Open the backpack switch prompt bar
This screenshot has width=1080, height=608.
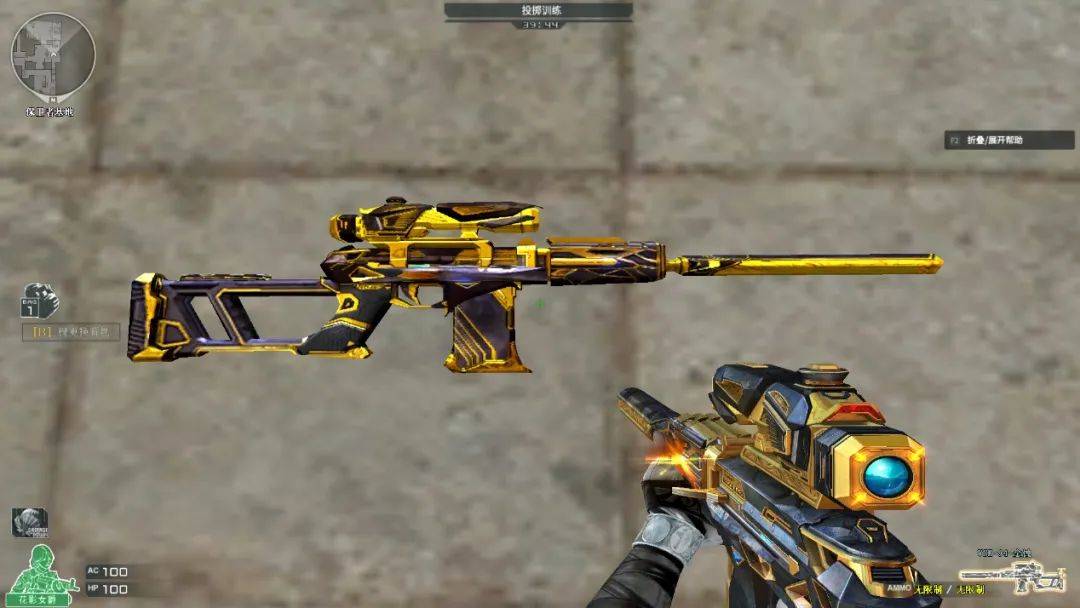tap(71, 331)
